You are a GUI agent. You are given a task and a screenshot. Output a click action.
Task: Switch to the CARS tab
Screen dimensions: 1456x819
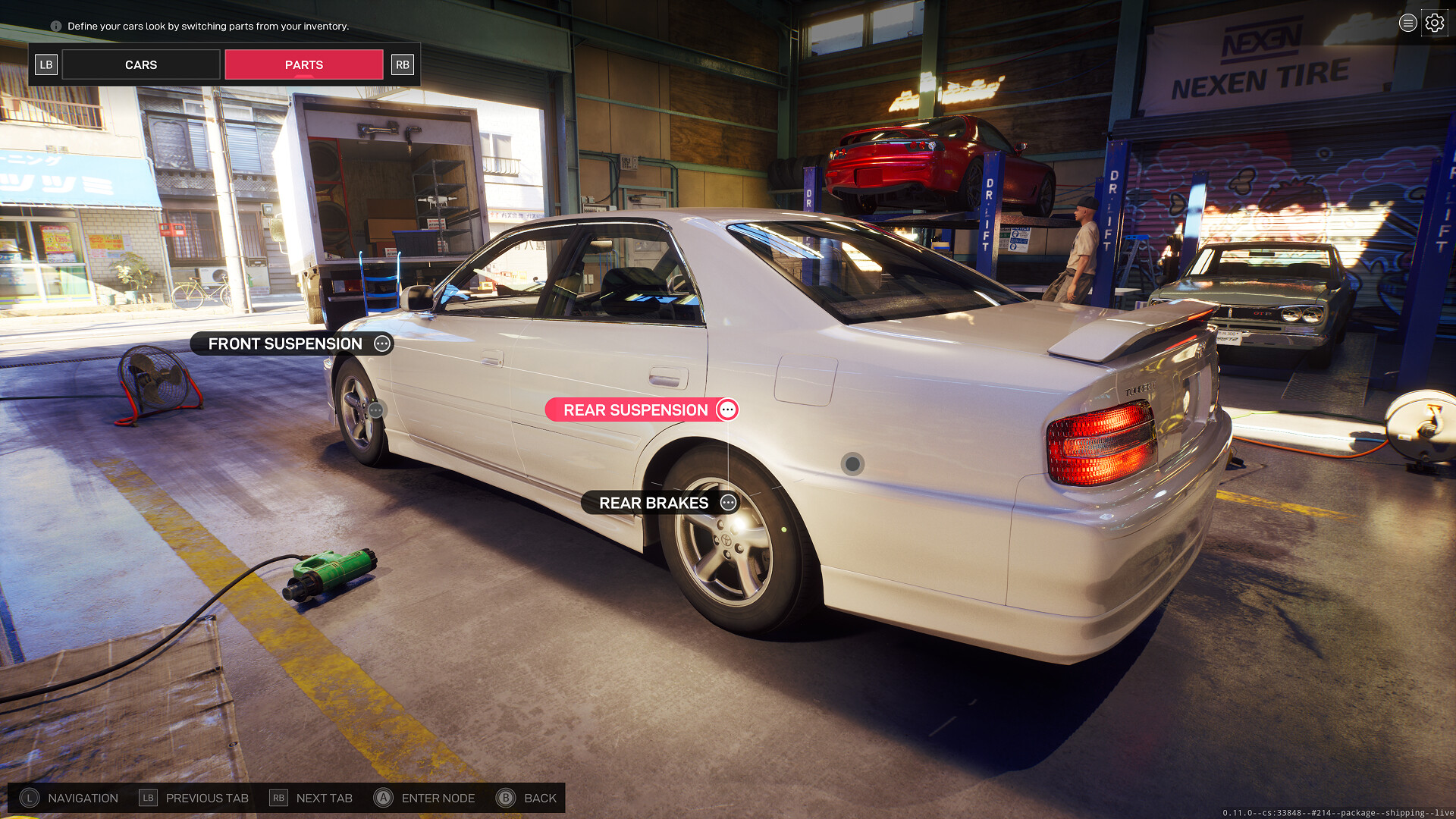[x=141, y=65]
